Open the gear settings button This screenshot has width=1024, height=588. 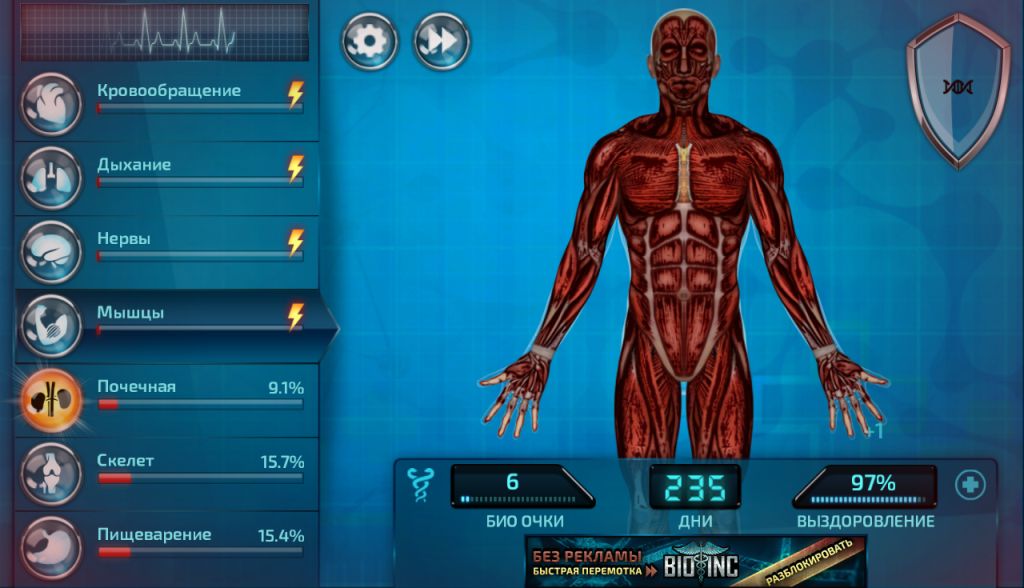pyautogui.click(x=370, y=41)
